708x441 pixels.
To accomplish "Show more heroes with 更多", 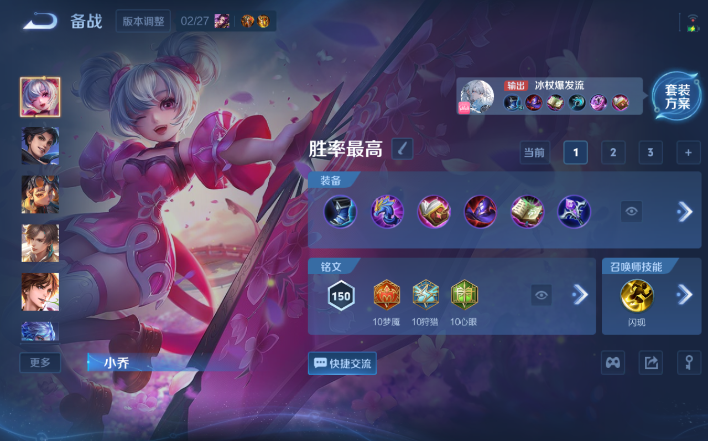I will tap(40, 362).
